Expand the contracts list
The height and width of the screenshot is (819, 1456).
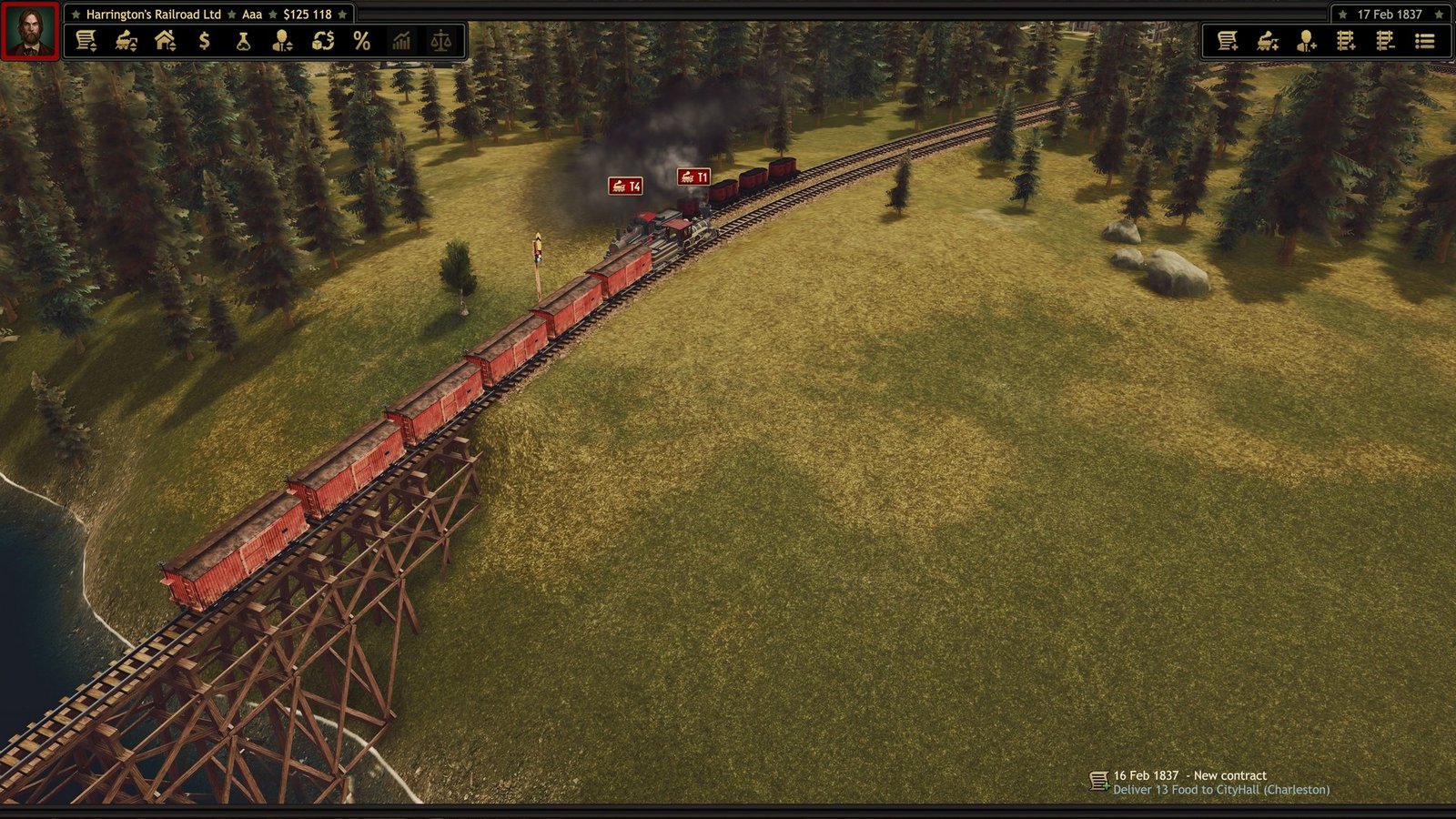(x=88, y=41)
